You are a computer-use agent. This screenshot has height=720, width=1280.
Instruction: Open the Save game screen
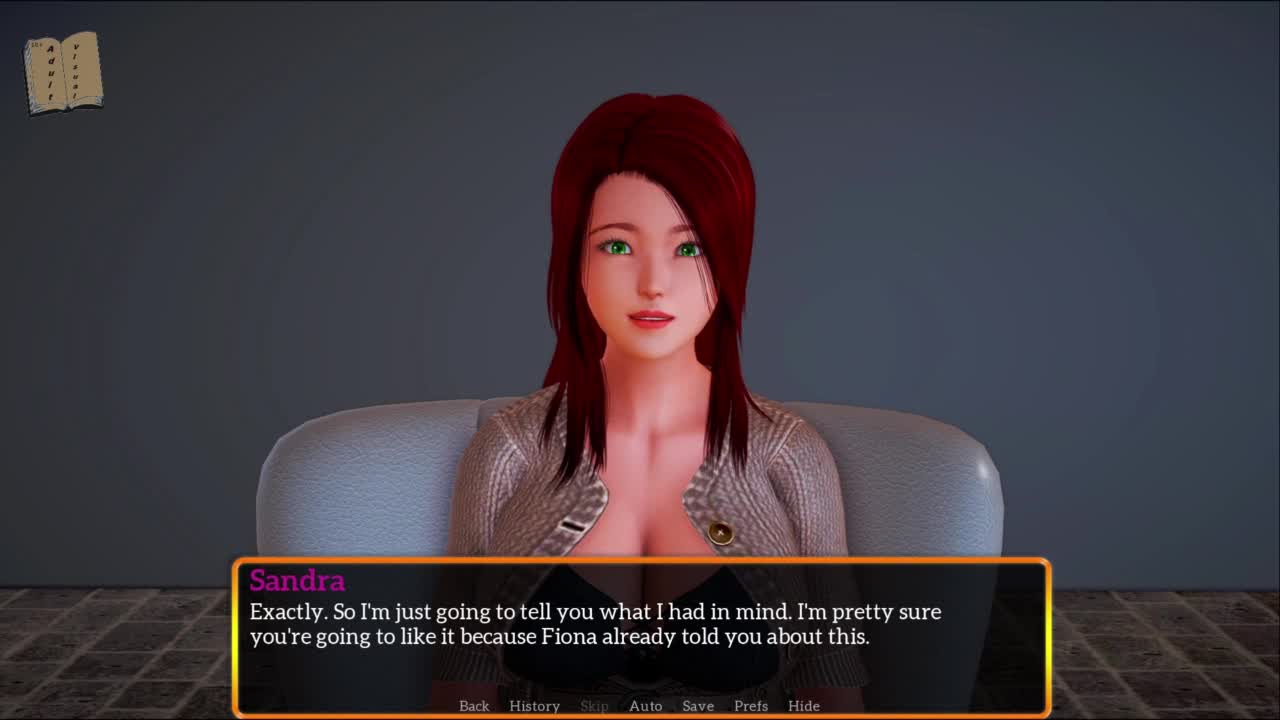click(698, 706)
